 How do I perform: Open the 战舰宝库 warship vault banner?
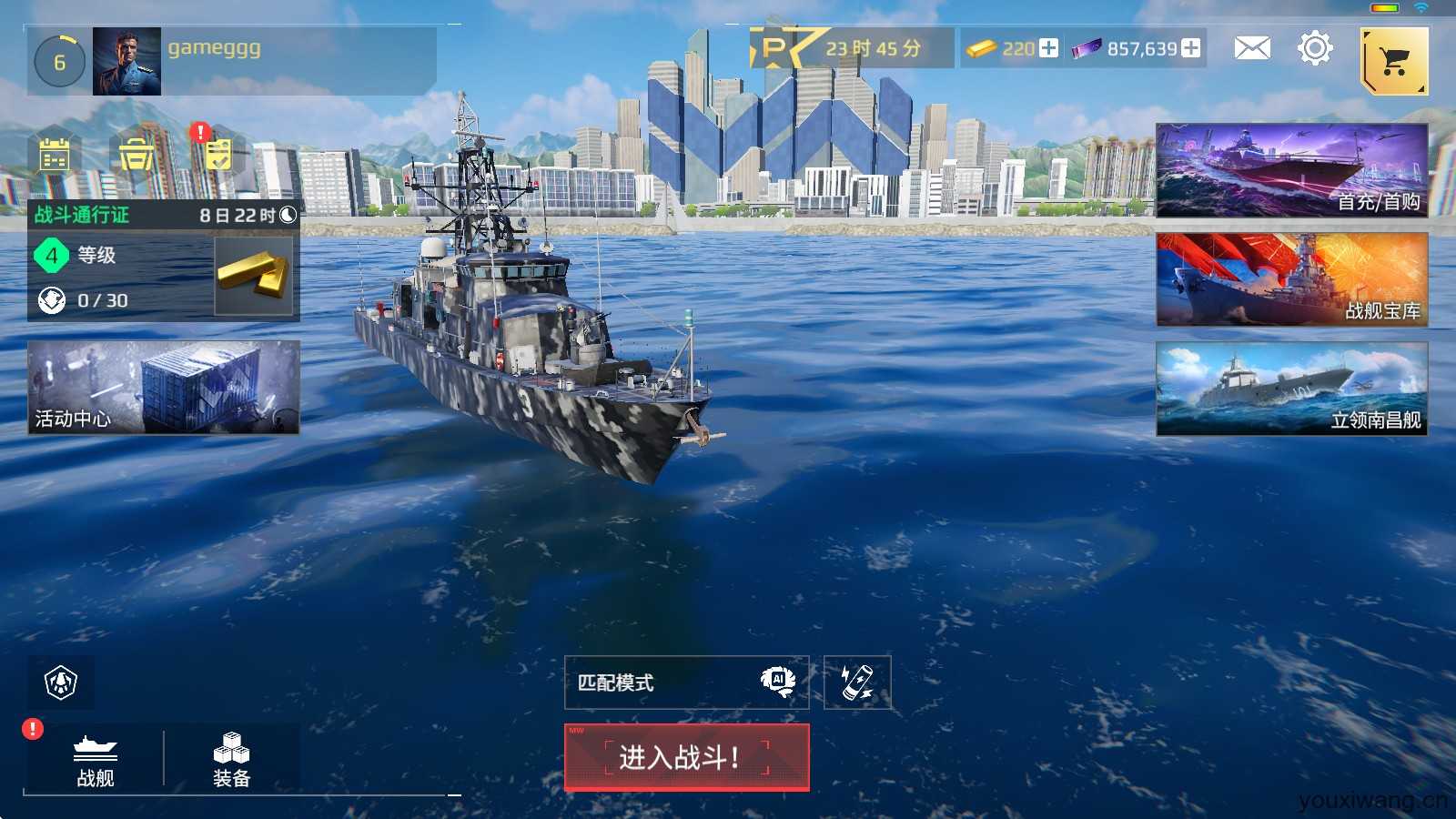[x=1291, y=279]
